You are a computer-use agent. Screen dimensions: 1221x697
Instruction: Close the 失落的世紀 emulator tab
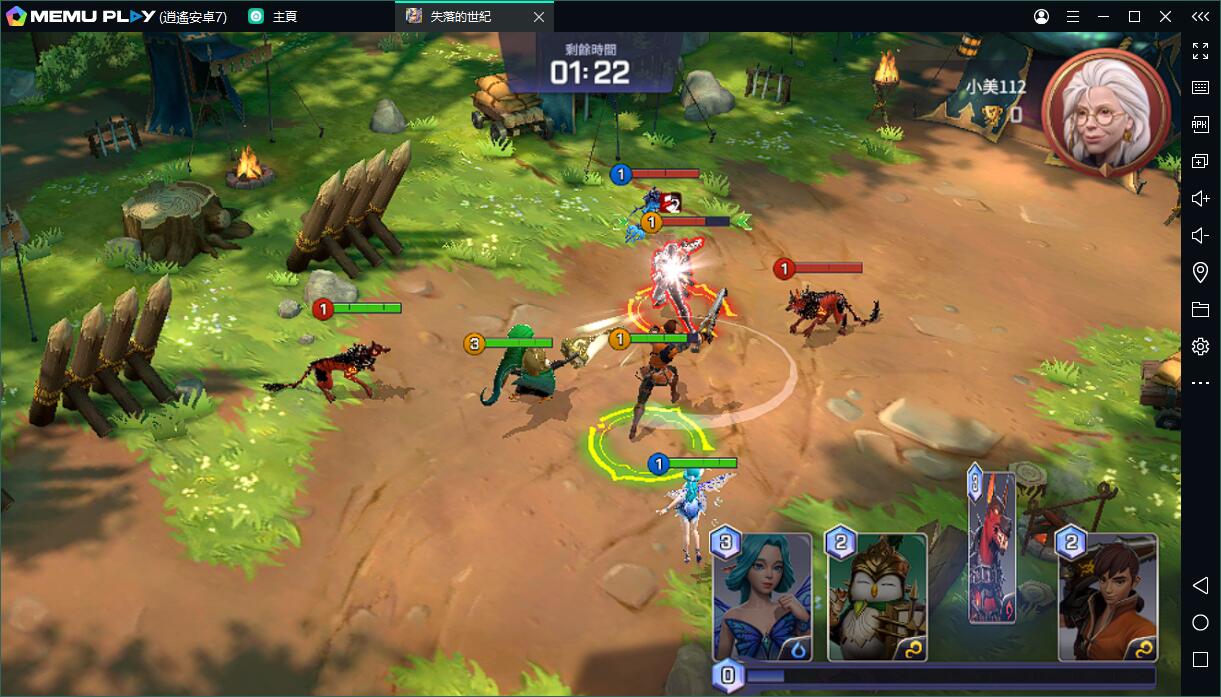pos(539,17)
